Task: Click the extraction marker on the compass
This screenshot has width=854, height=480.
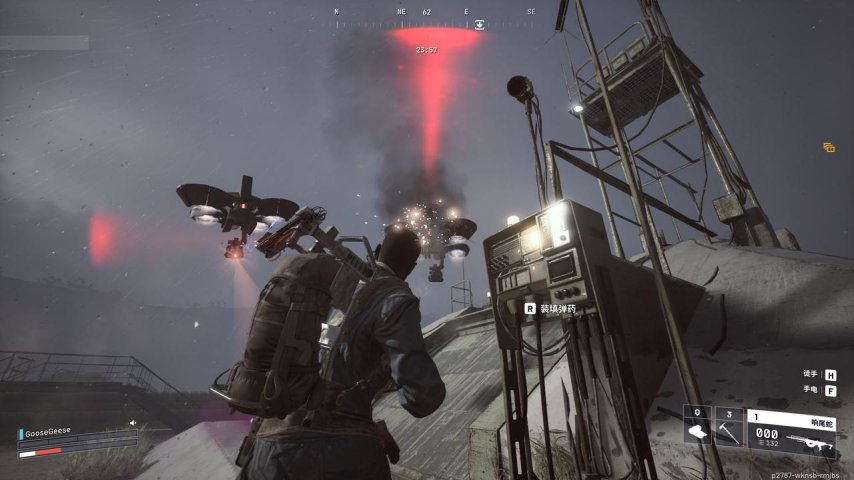Action: coord(479,24)
